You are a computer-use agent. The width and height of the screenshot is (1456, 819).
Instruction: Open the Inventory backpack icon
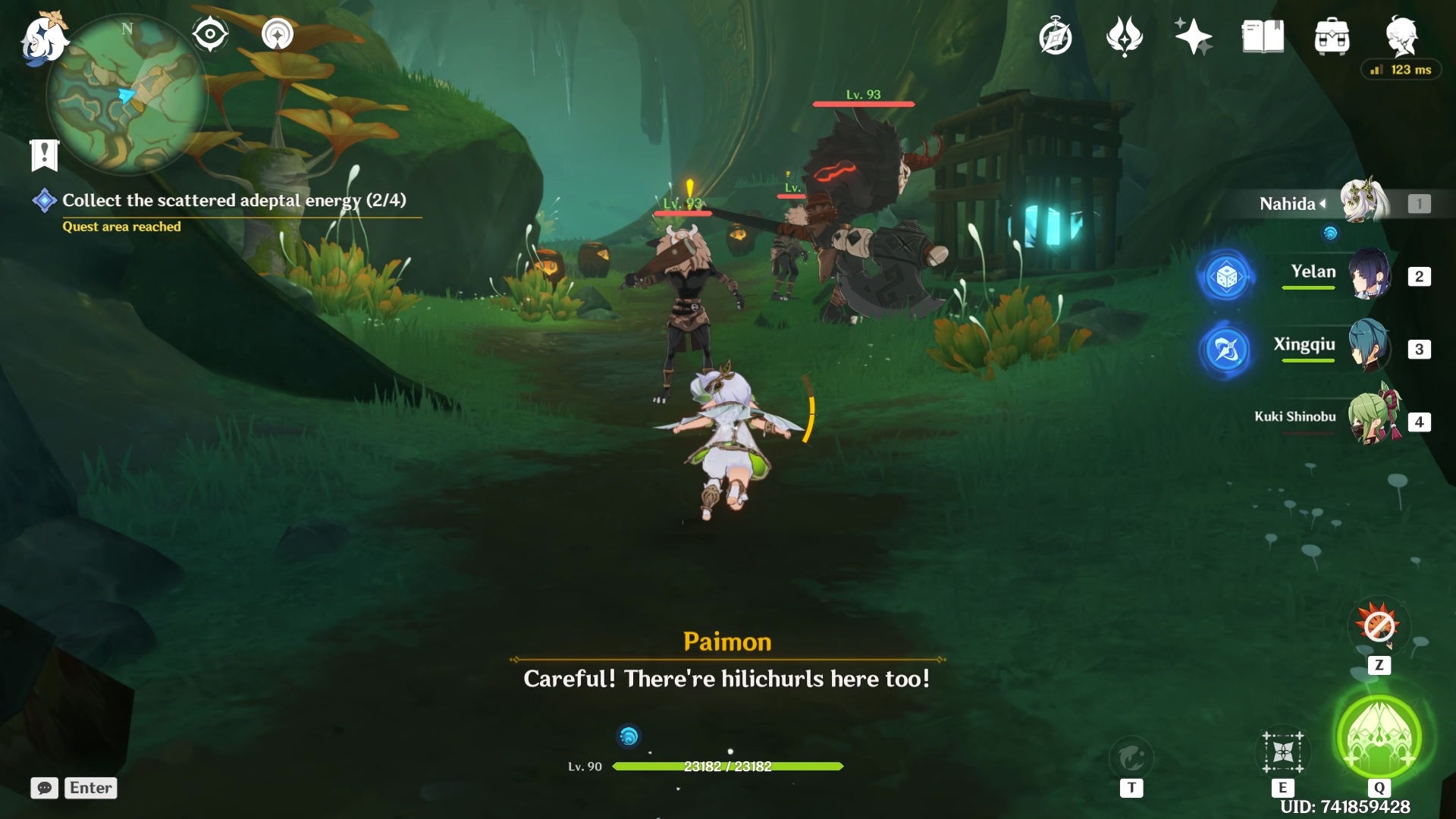[x=1334, y=36]
